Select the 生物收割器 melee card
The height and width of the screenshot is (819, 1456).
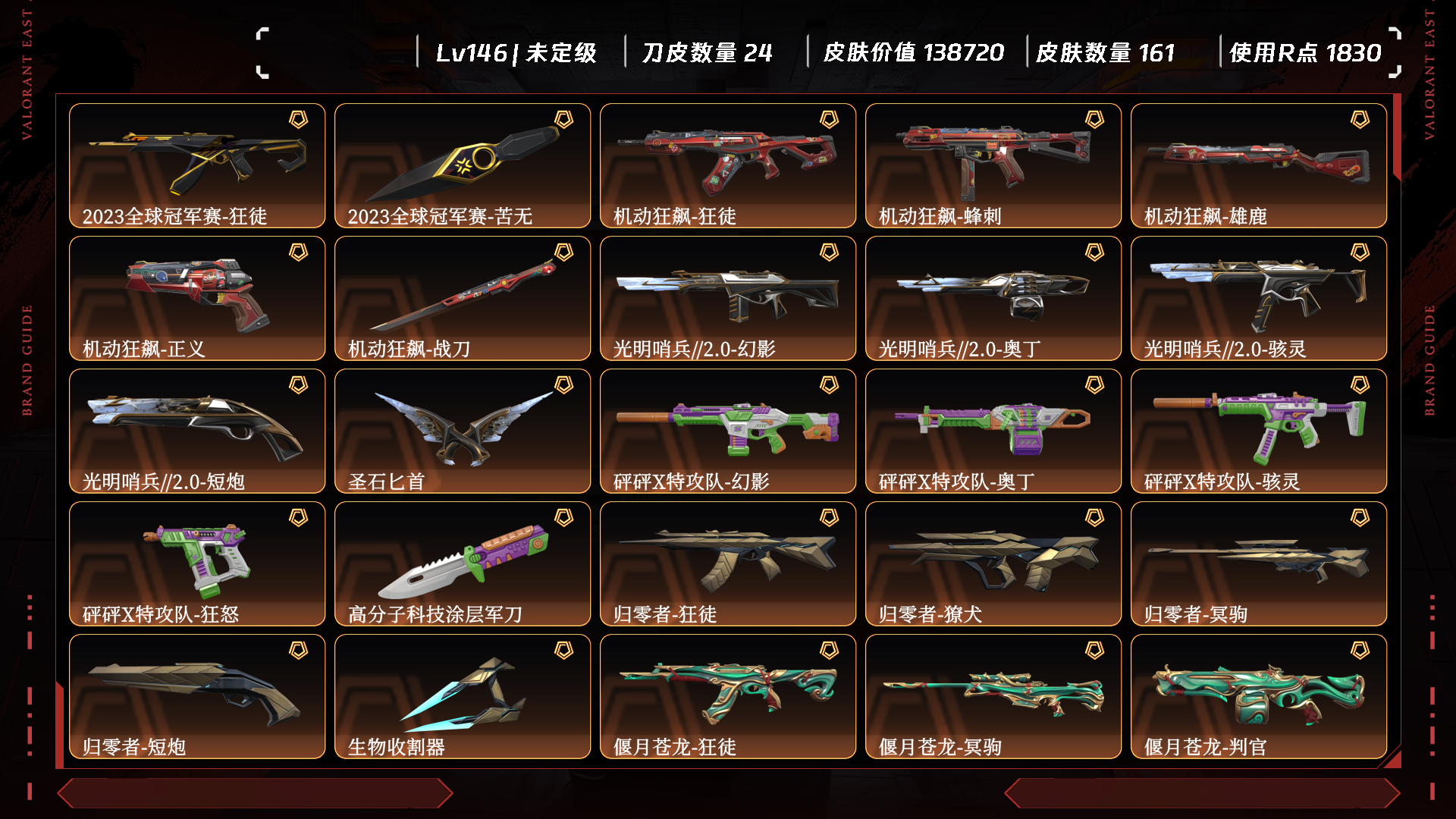point(463,696)
